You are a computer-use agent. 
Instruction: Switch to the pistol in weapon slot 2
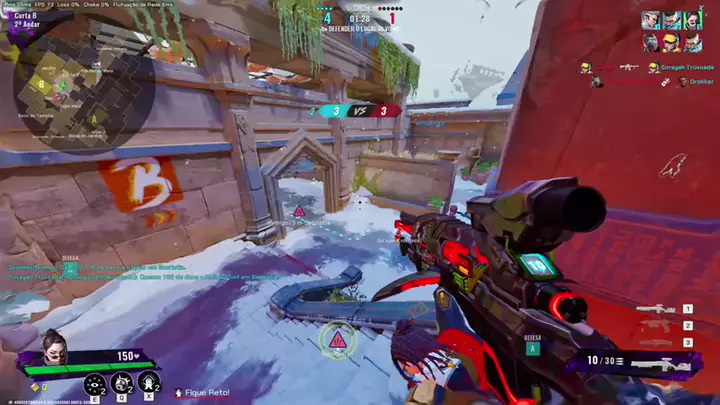[658, 326]
